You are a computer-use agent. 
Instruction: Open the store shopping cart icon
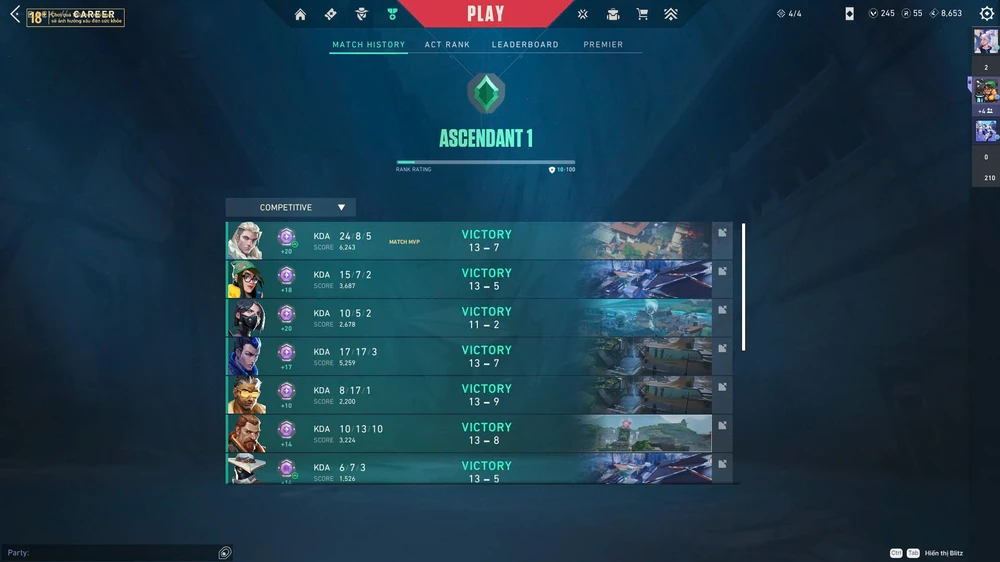(x=642, y=15)
